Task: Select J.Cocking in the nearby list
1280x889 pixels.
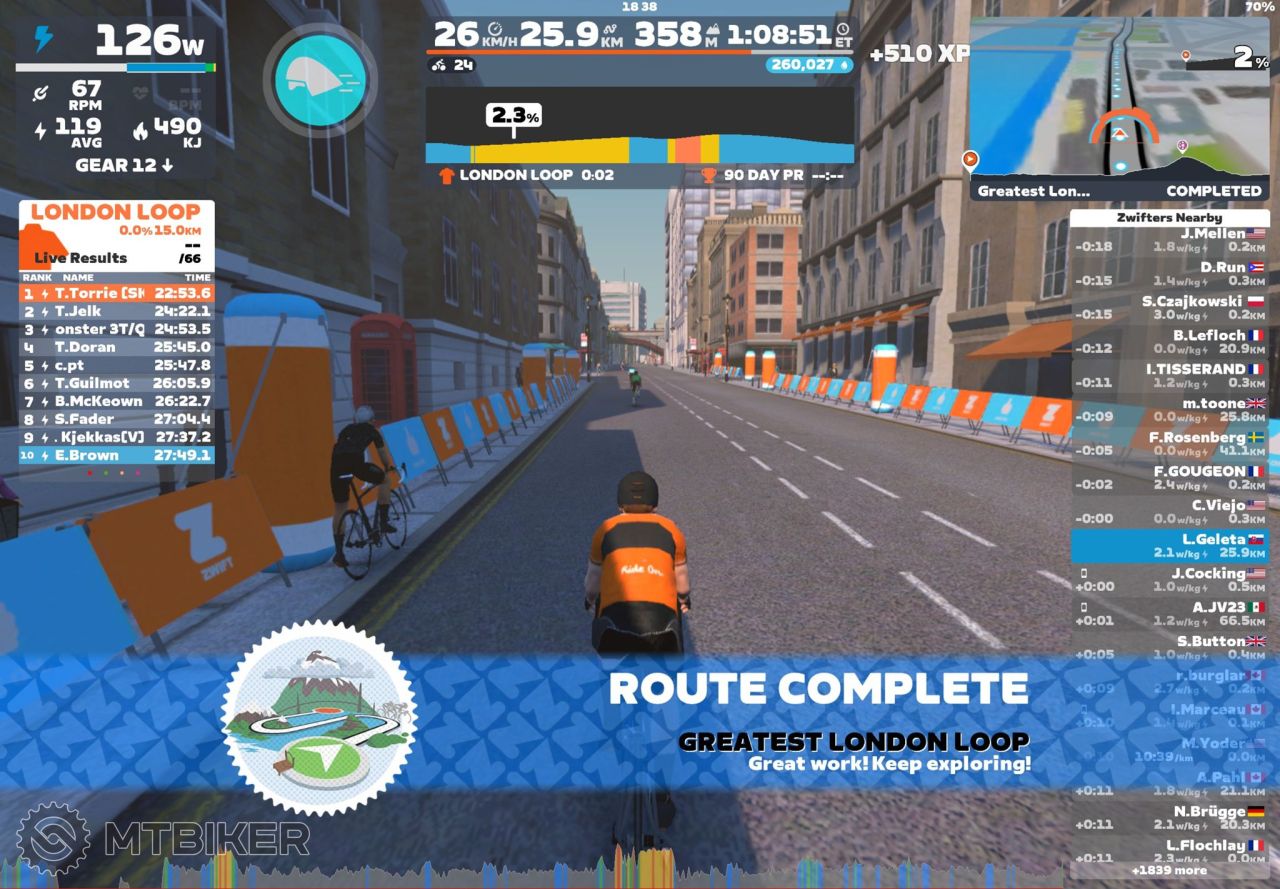Action: 1168,580
